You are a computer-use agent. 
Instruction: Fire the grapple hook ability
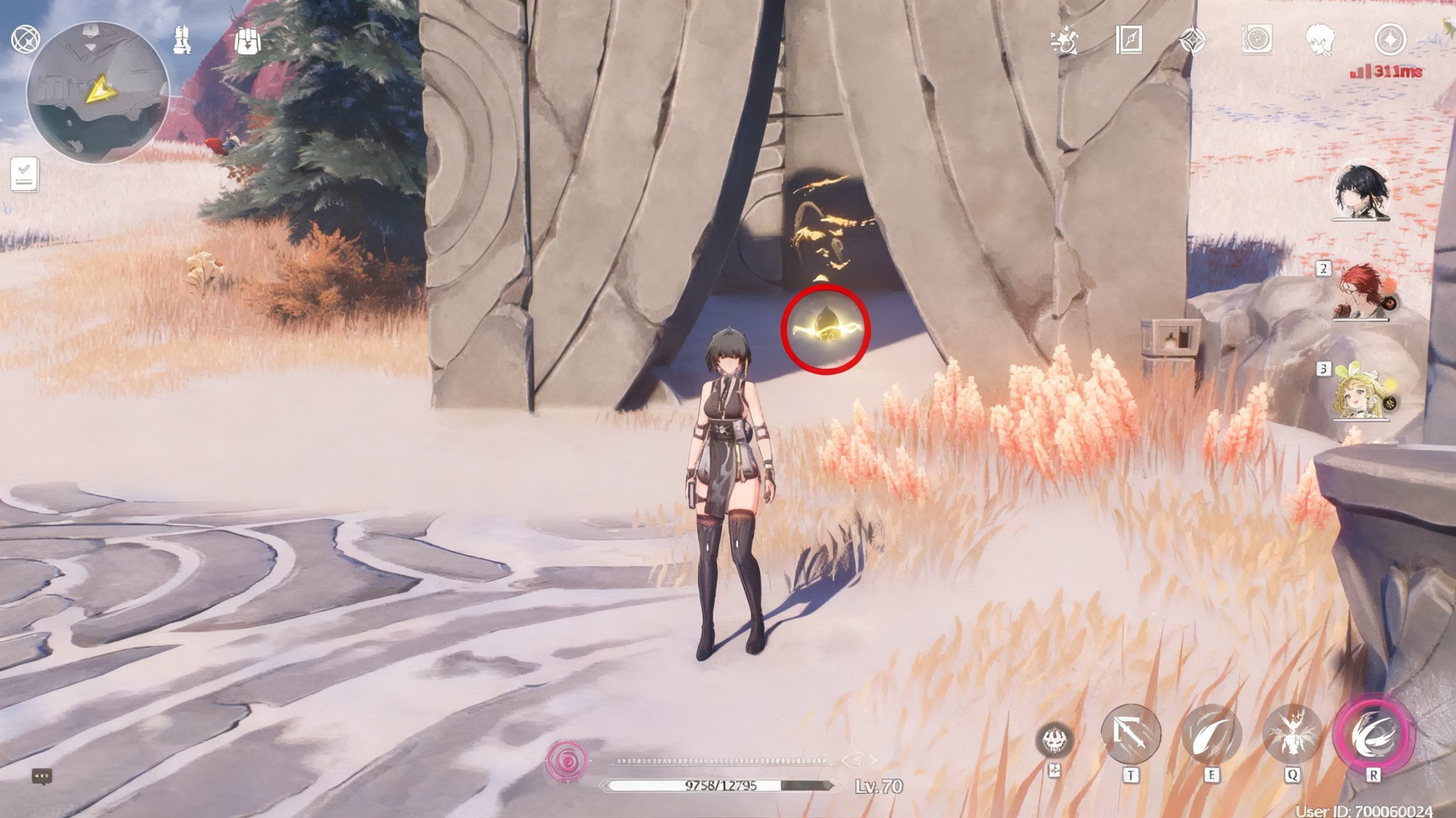click(1131, 734)
